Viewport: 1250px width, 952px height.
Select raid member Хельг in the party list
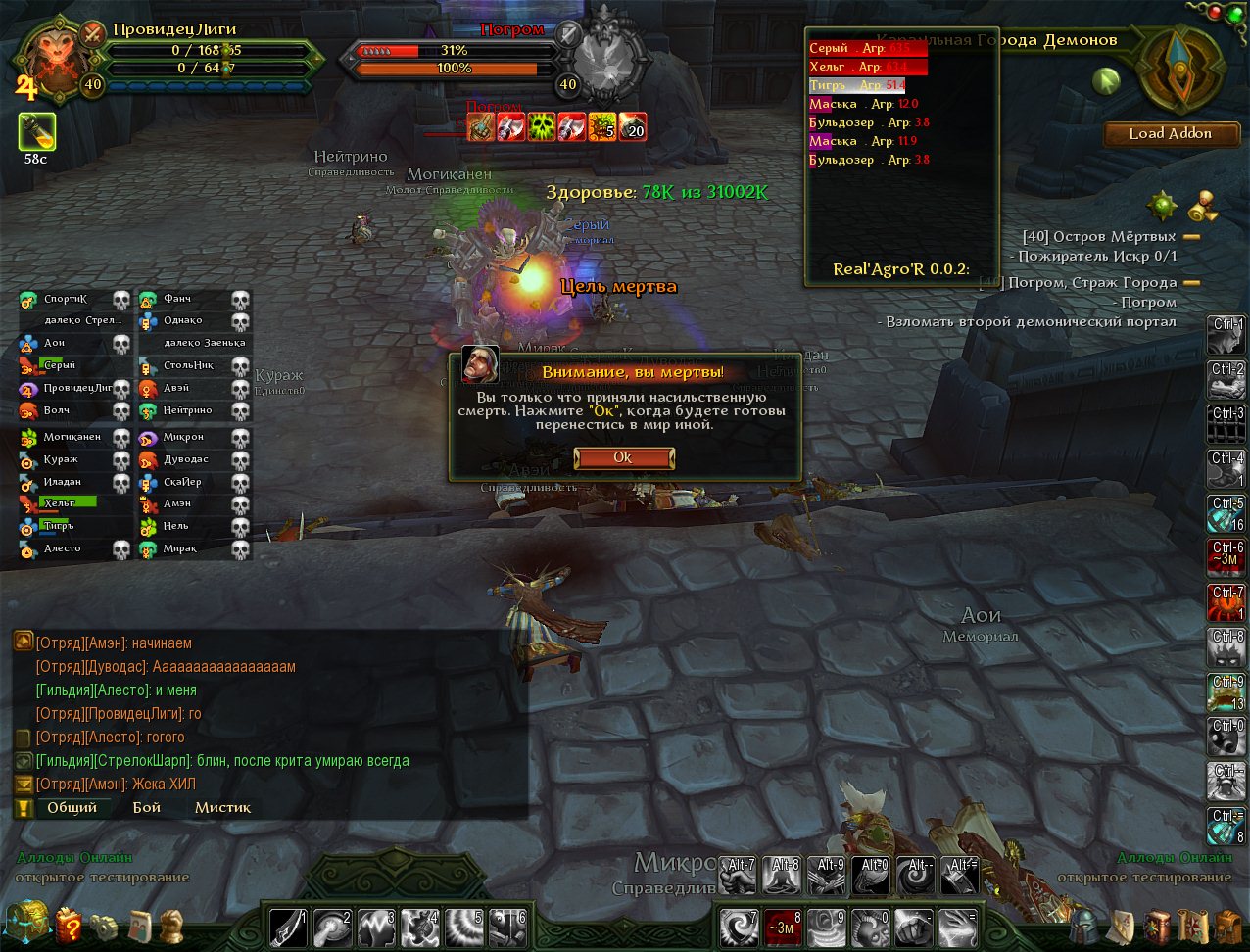pyautogui.click(x=61, y=503)
